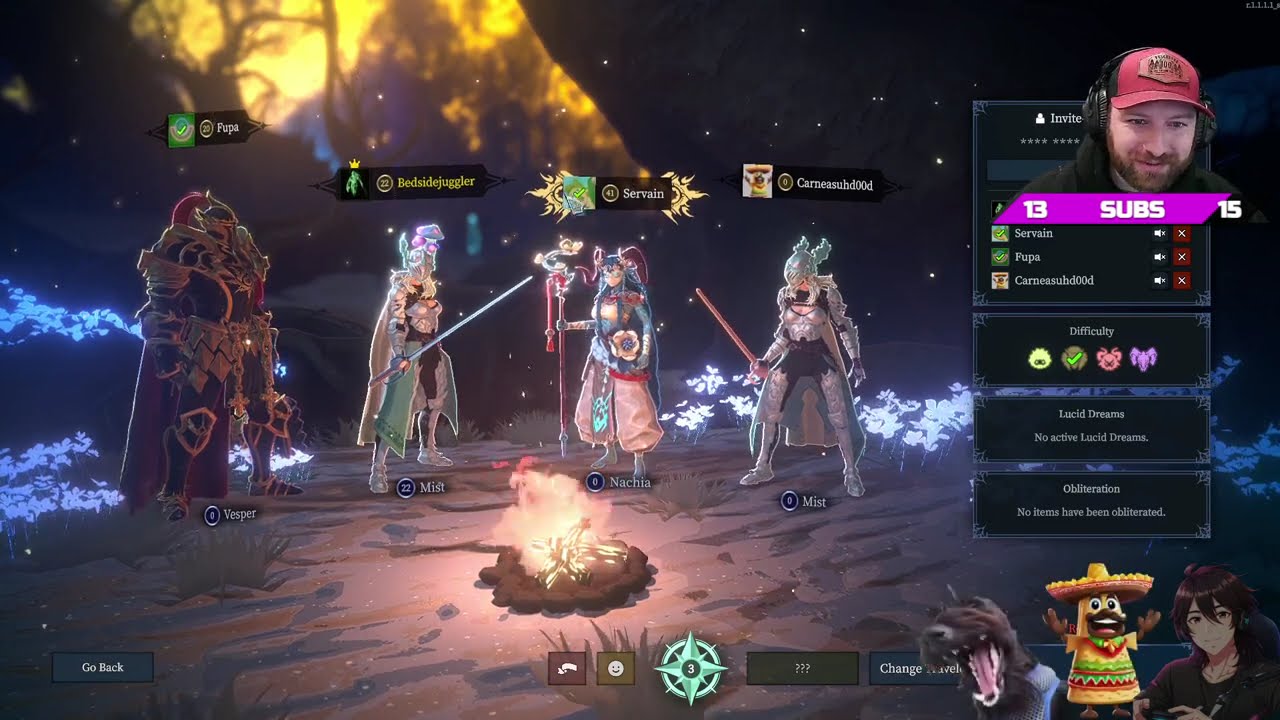Screen dimensions: 1280x720
Task: Mute Servain in the party list
Action: [1159, 233]
